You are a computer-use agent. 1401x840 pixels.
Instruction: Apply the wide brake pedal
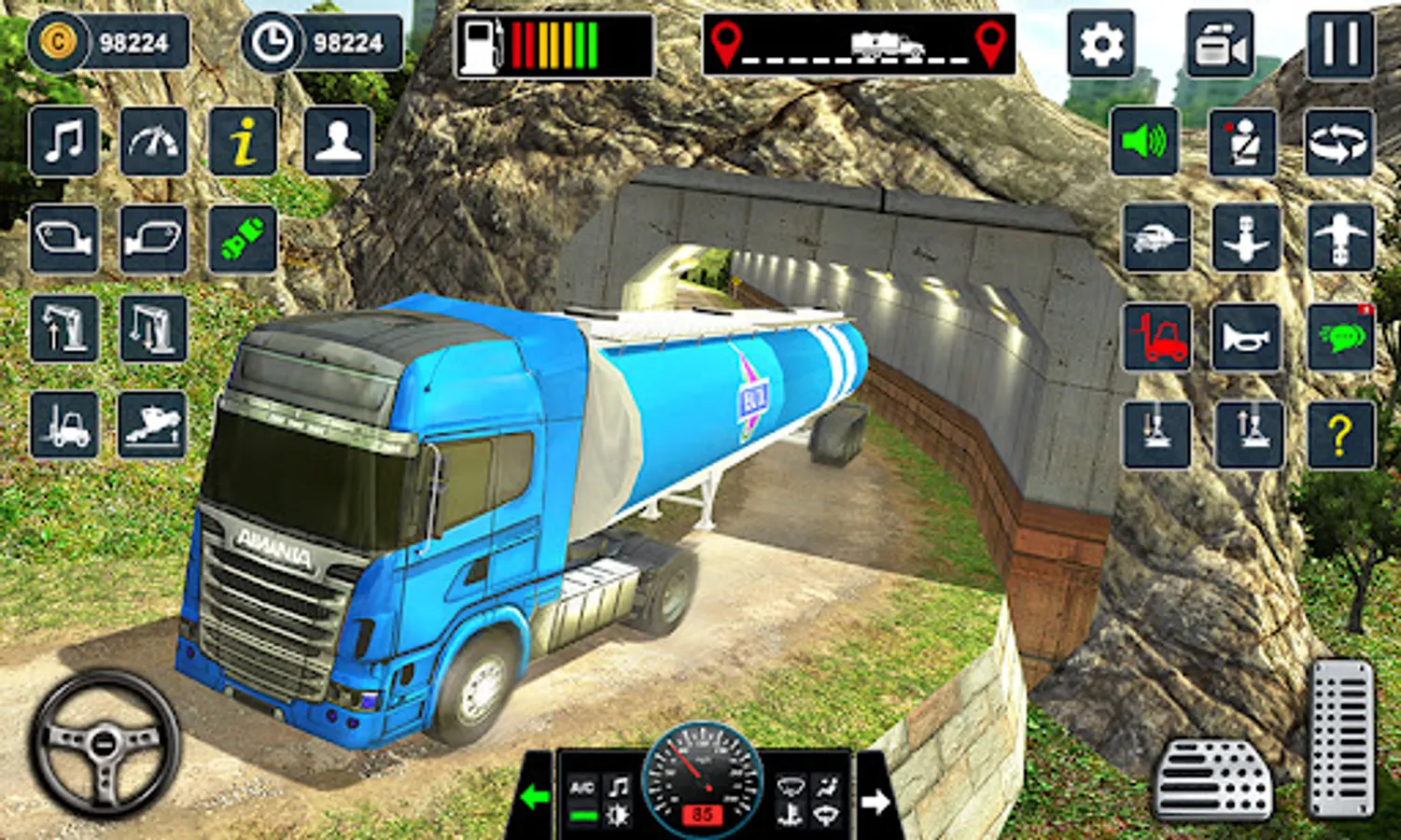1213,779
